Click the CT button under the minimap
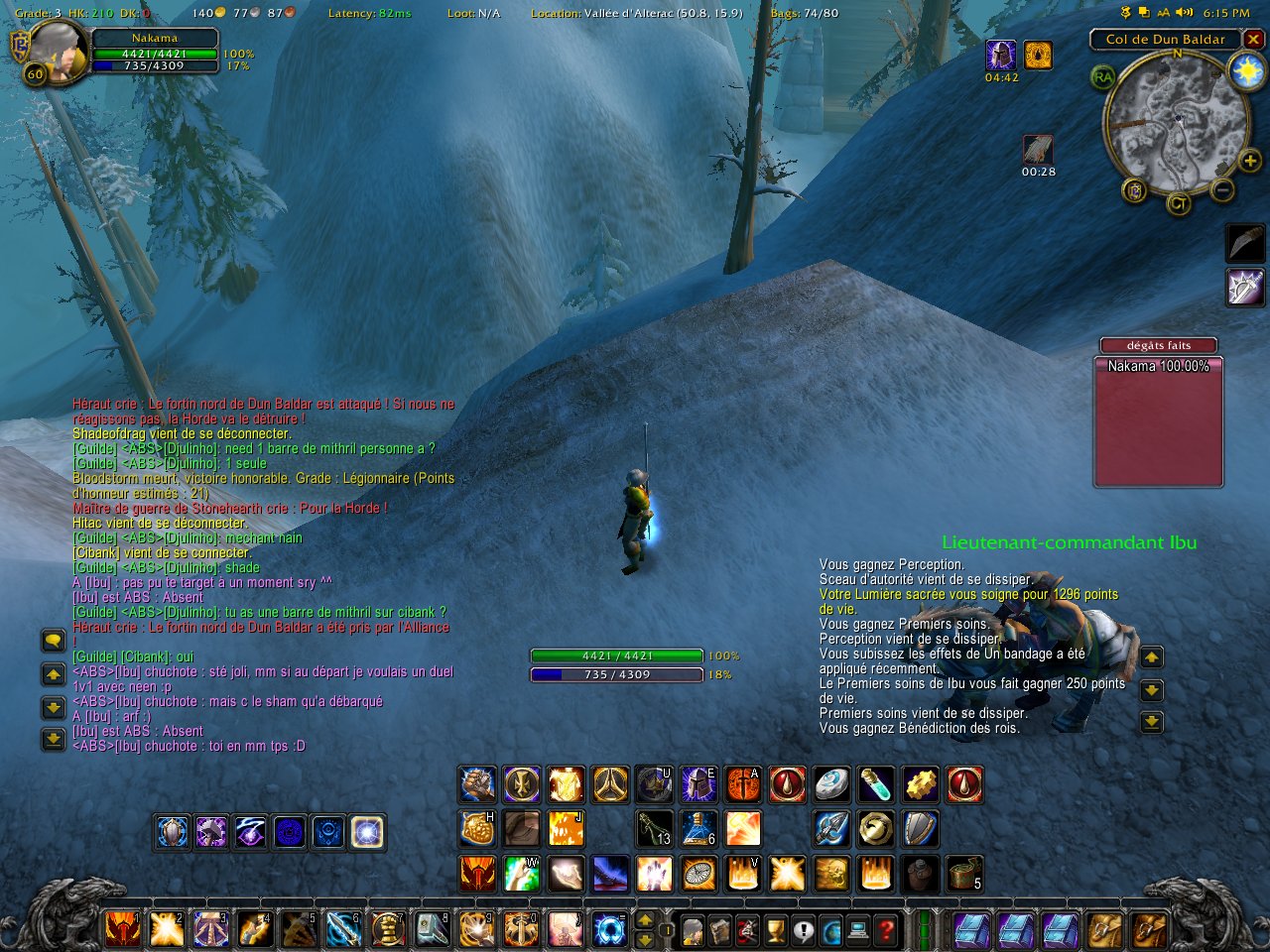 [x=1178, y=204]
